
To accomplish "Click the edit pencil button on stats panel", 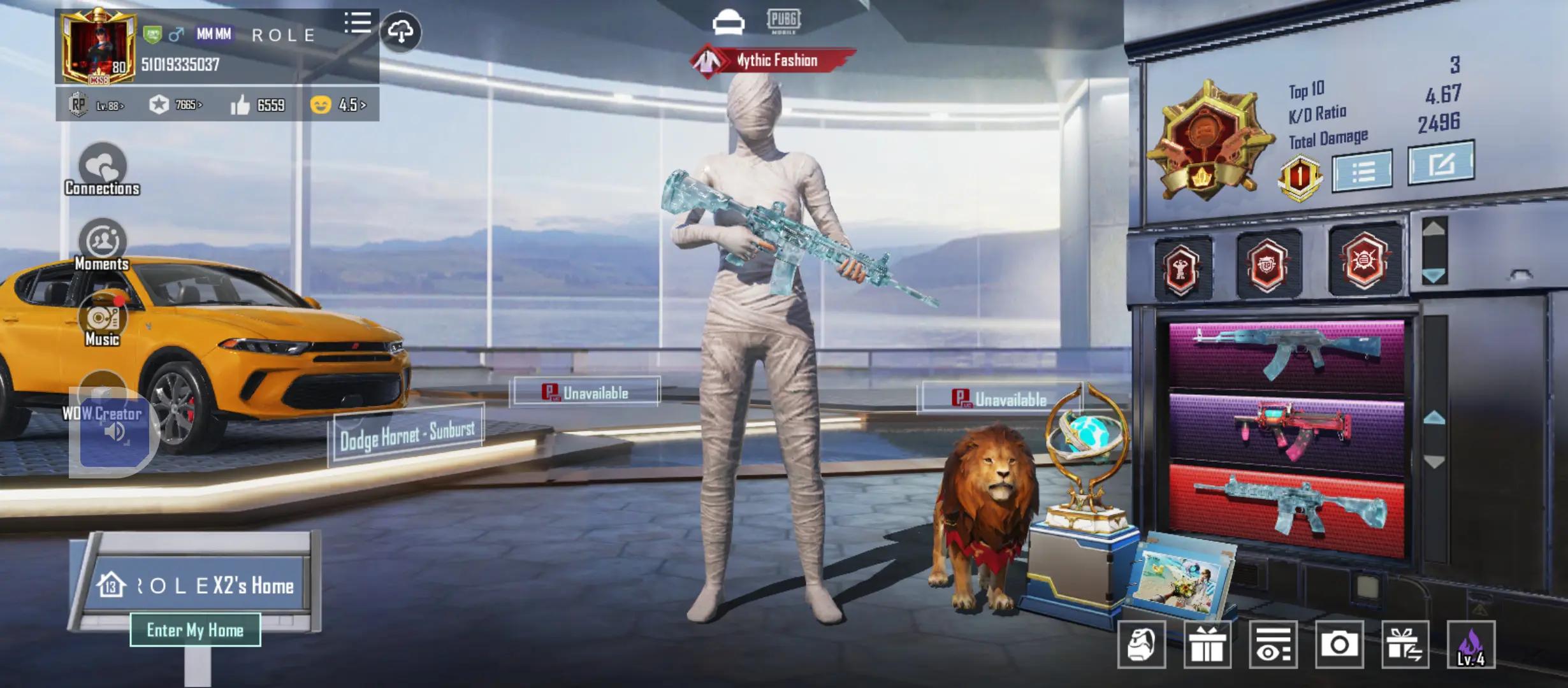I will [x=1441, y=163].
